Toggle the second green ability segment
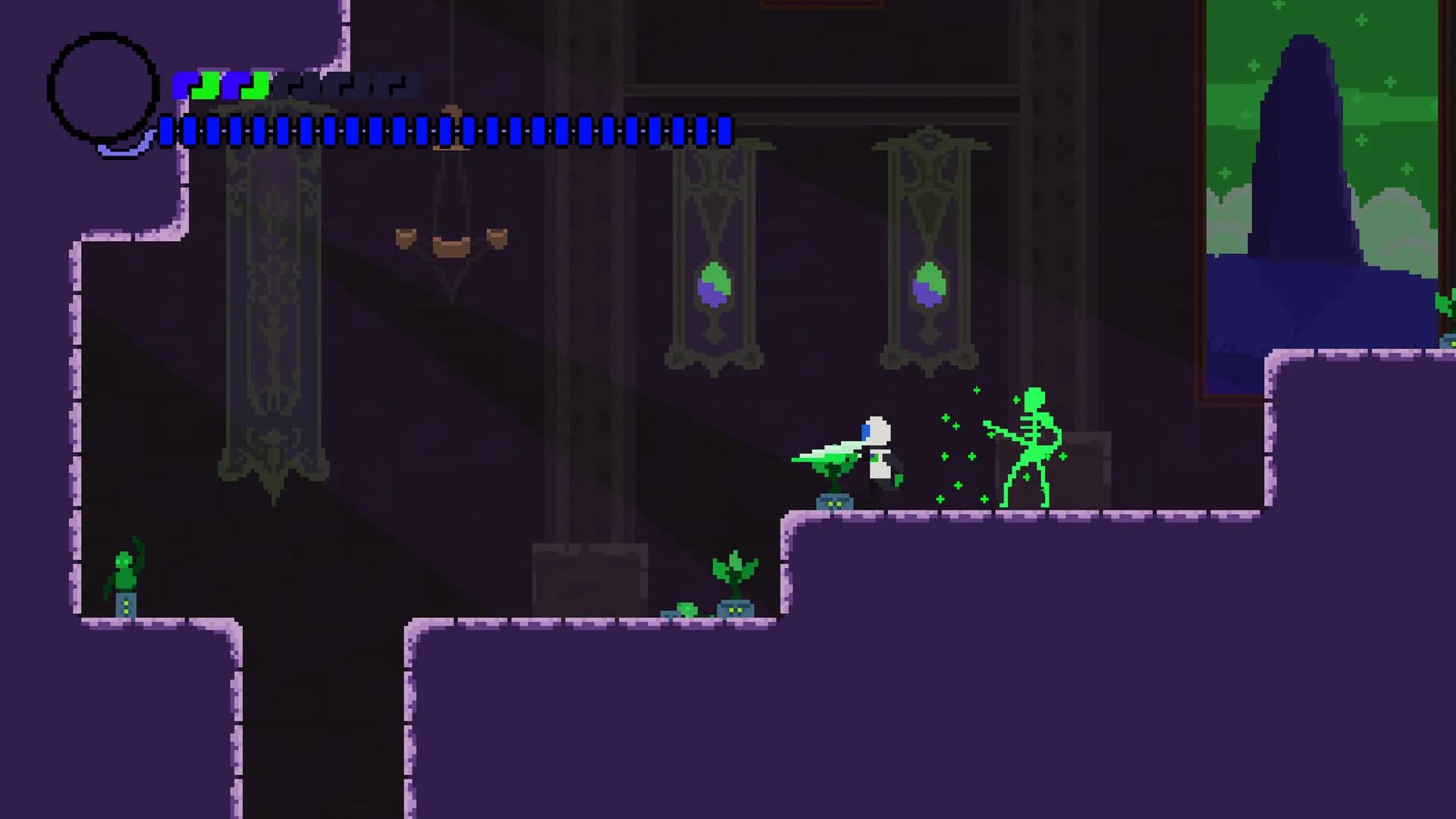 256,86
